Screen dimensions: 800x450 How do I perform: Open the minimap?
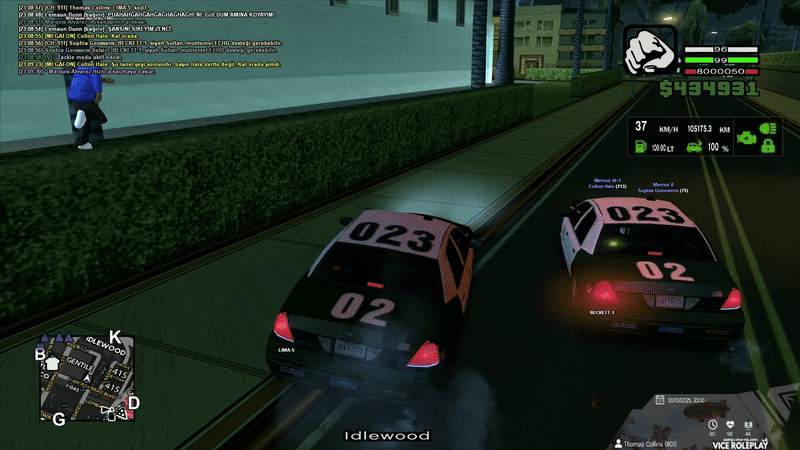tap(85, 376)
